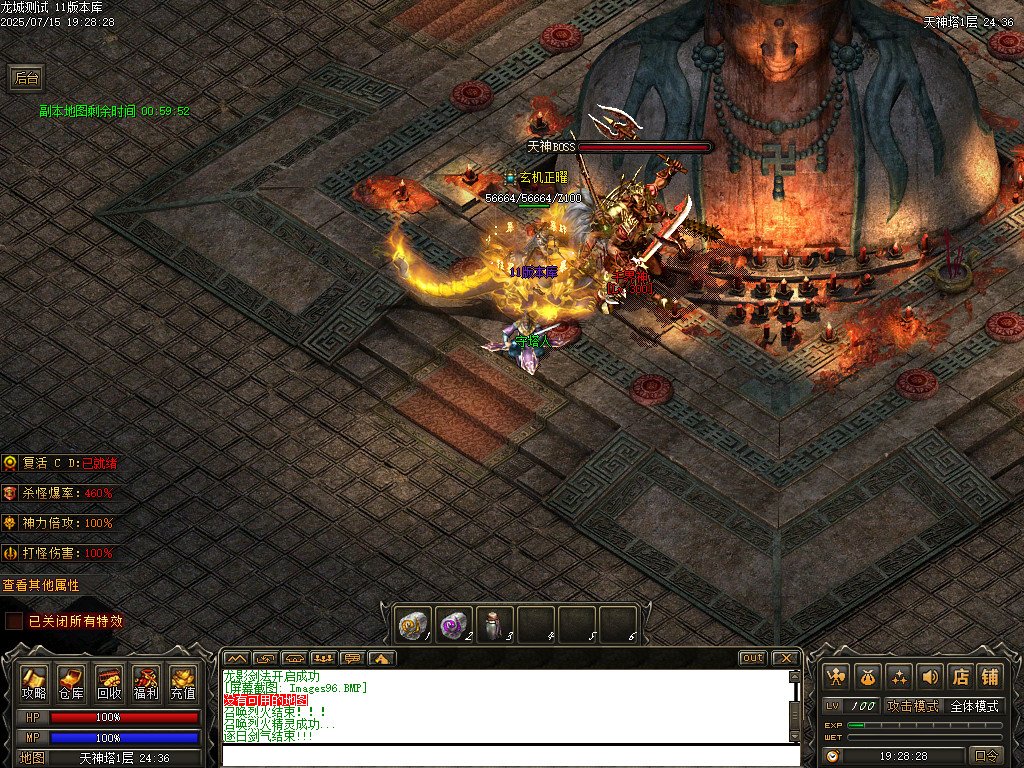Click the chat text input field
This screenshot has height=768, width=1024.
click(510, 755)
